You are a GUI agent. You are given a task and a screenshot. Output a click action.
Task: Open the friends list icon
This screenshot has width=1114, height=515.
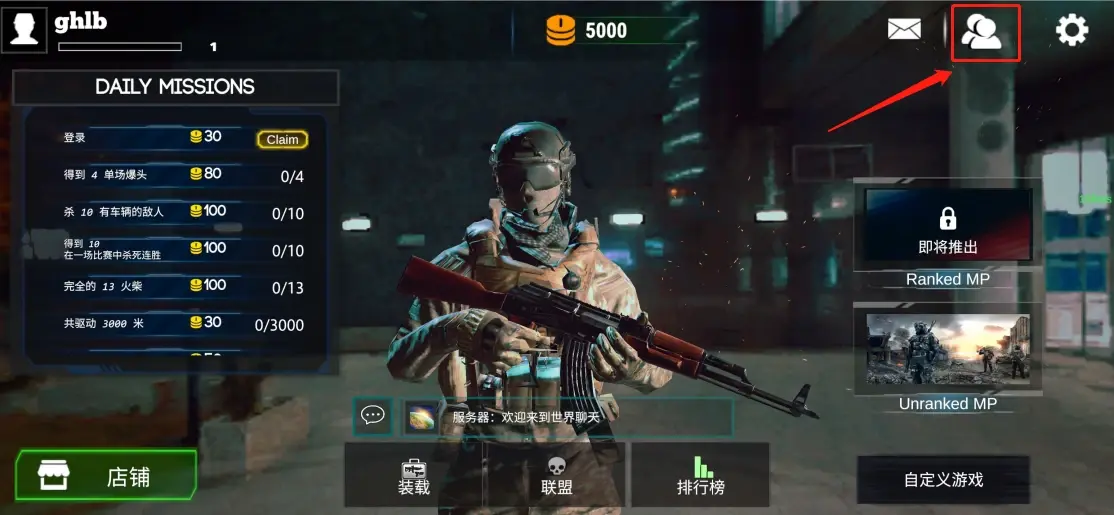tap(984, 33)
